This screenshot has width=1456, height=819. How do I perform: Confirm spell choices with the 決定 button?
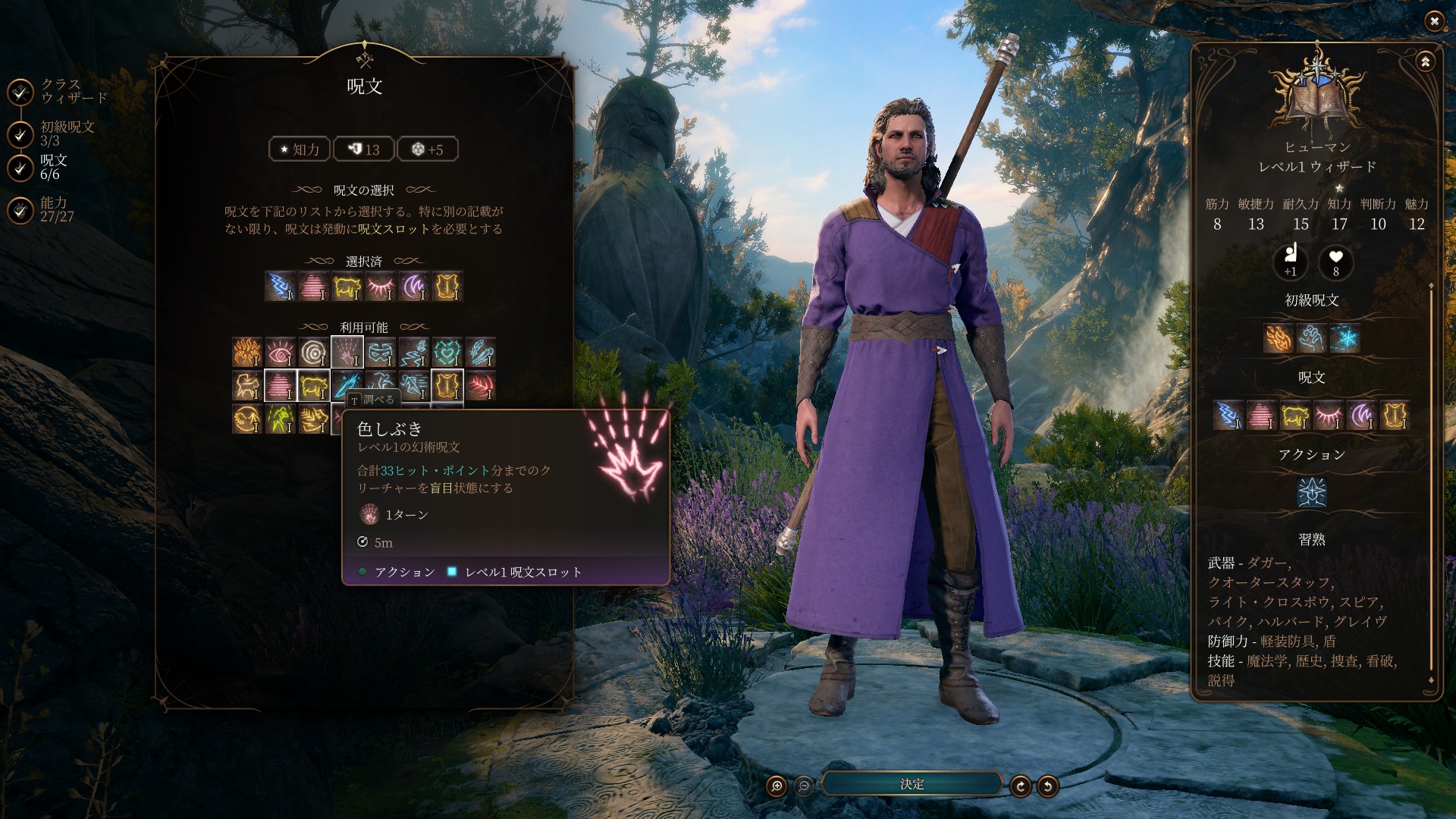(x=912, y=784)
